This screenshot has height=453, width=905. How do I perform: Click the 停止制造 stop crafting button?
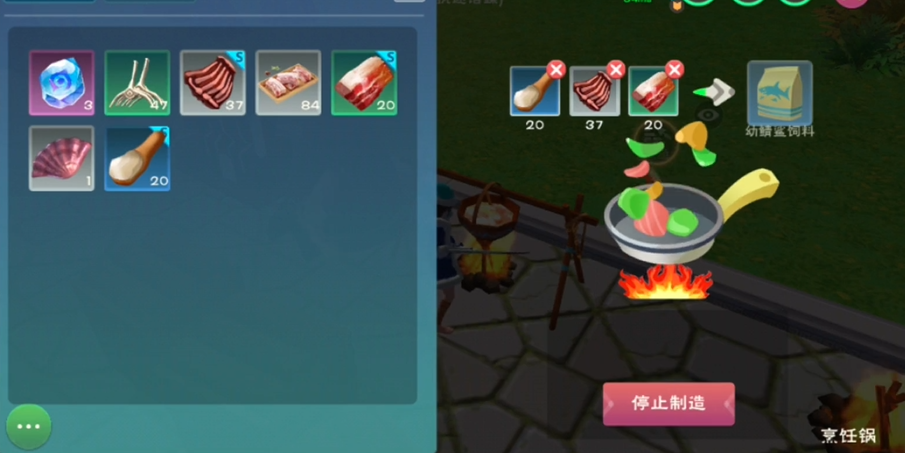pos(668,403)
